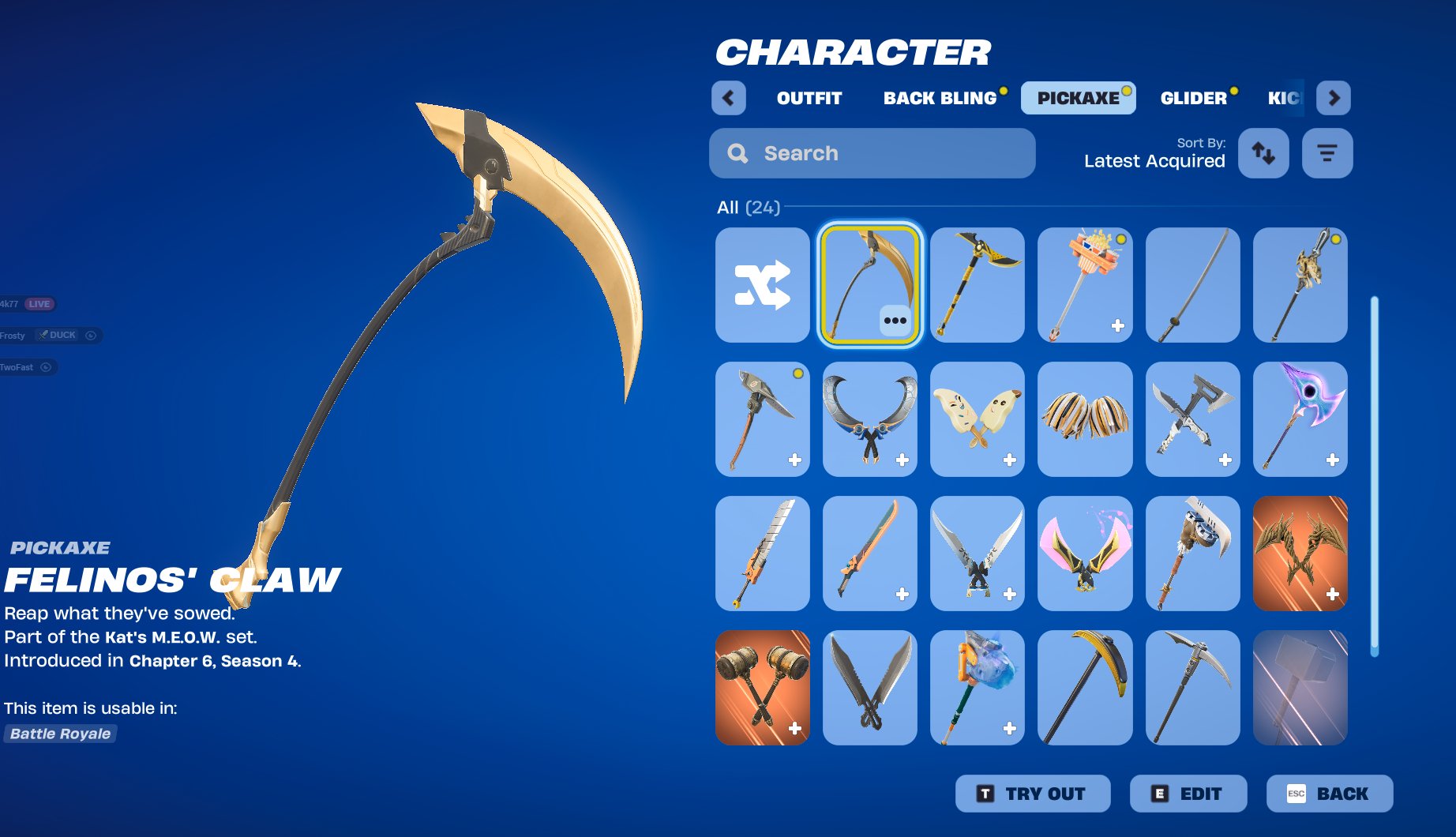
Task: Select the crossed gavel hammers pickaxe
Action: [761, 688]
